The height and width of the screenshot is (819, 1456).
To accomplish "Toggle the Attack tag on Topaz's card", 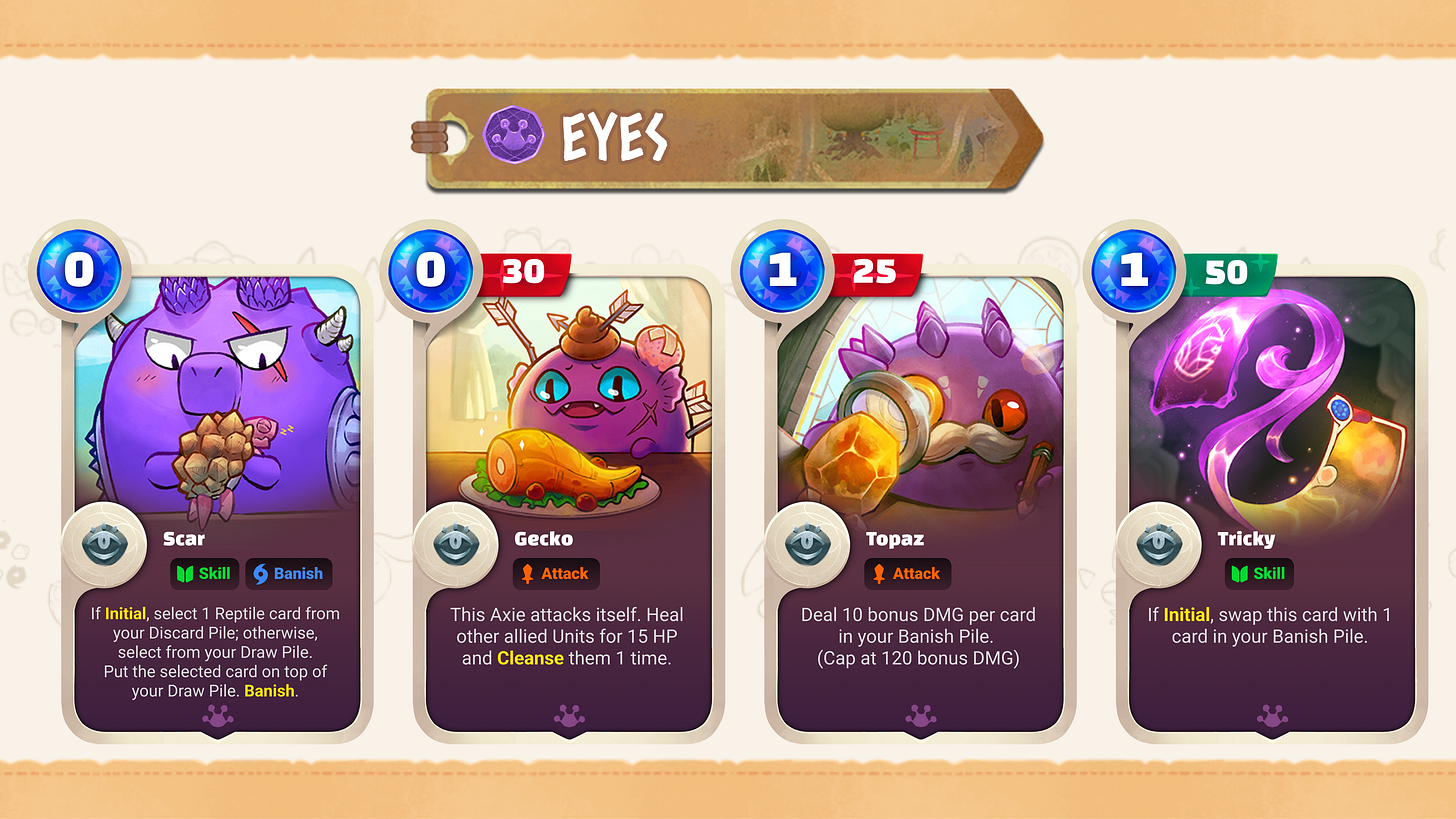I will tap(907, 573).
